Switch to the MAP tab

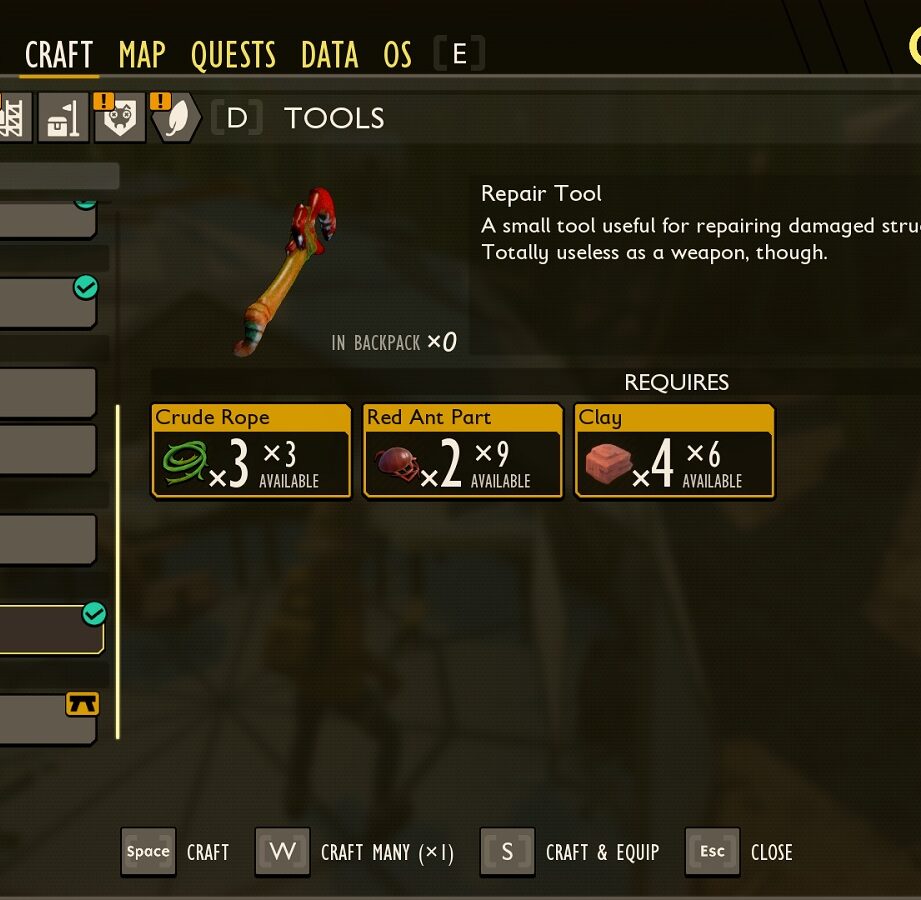142,54
